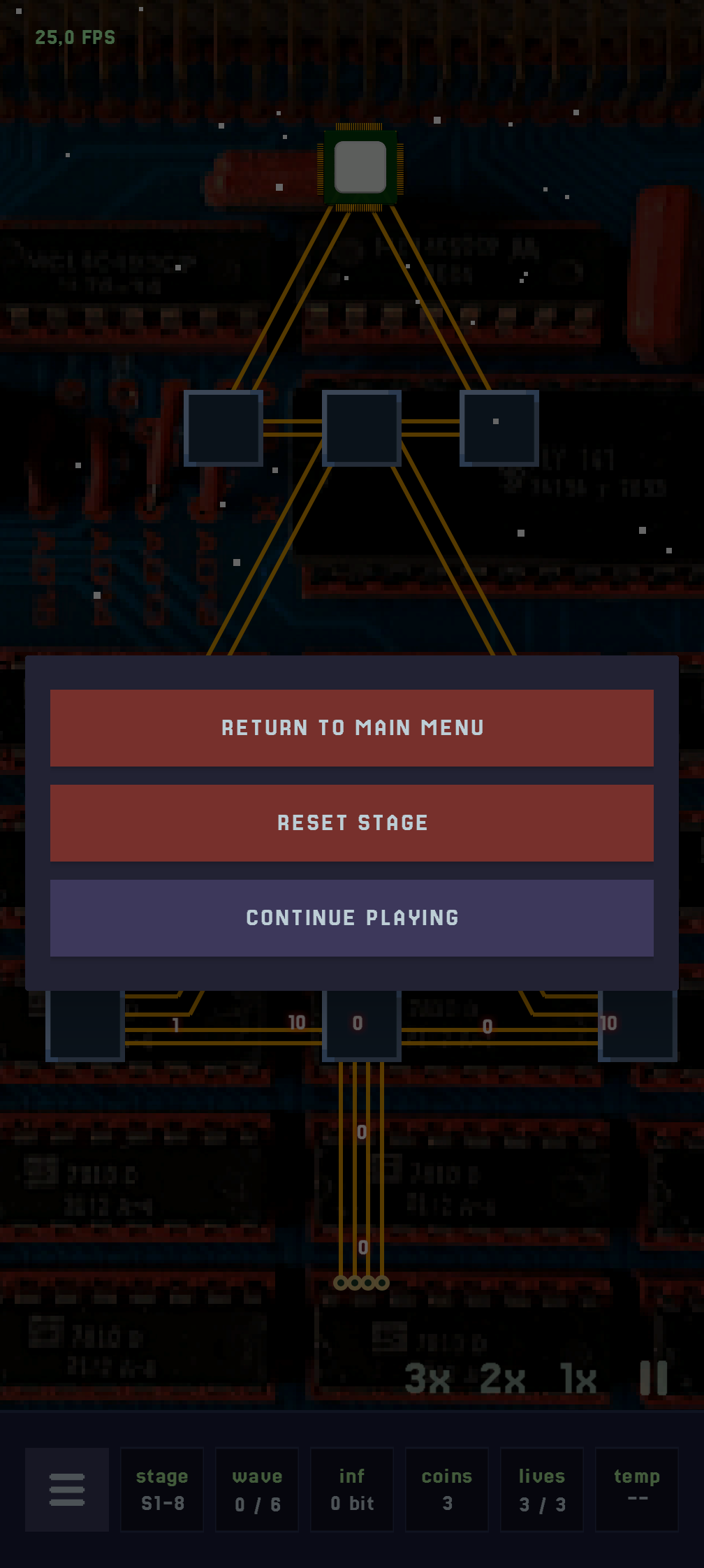
Task: Set game speed to 3x
Action: [x=427, y=1378]
